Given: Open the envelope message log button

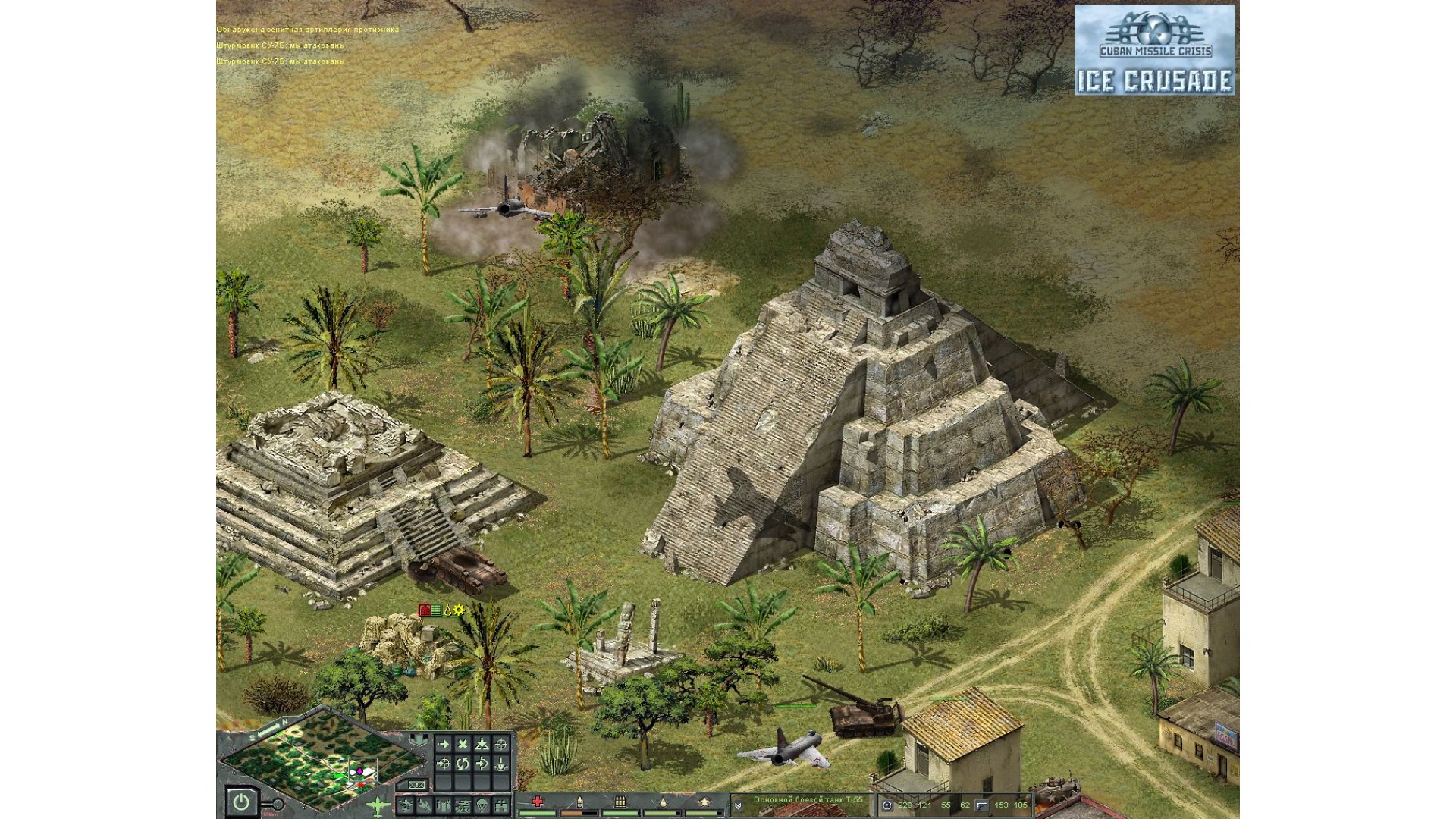Looking at the screenshot, I should click(x=416, y=785).
